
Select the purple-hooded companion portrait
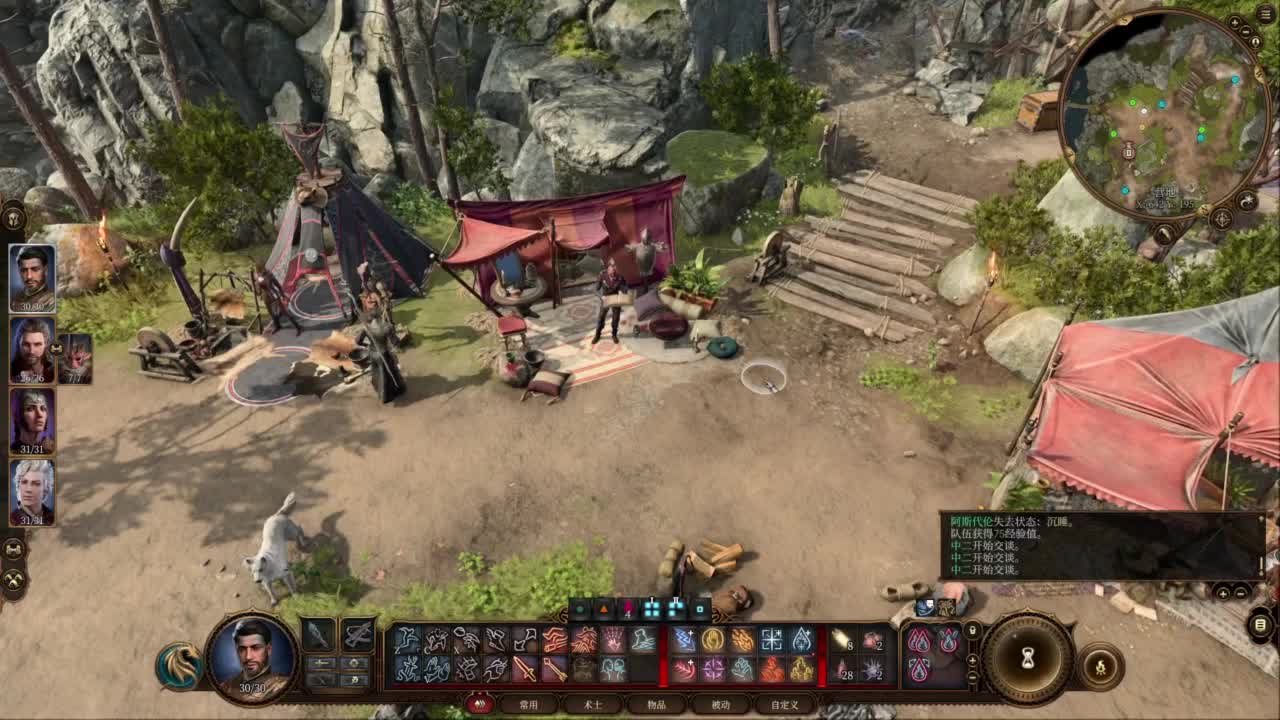[32, 420]
